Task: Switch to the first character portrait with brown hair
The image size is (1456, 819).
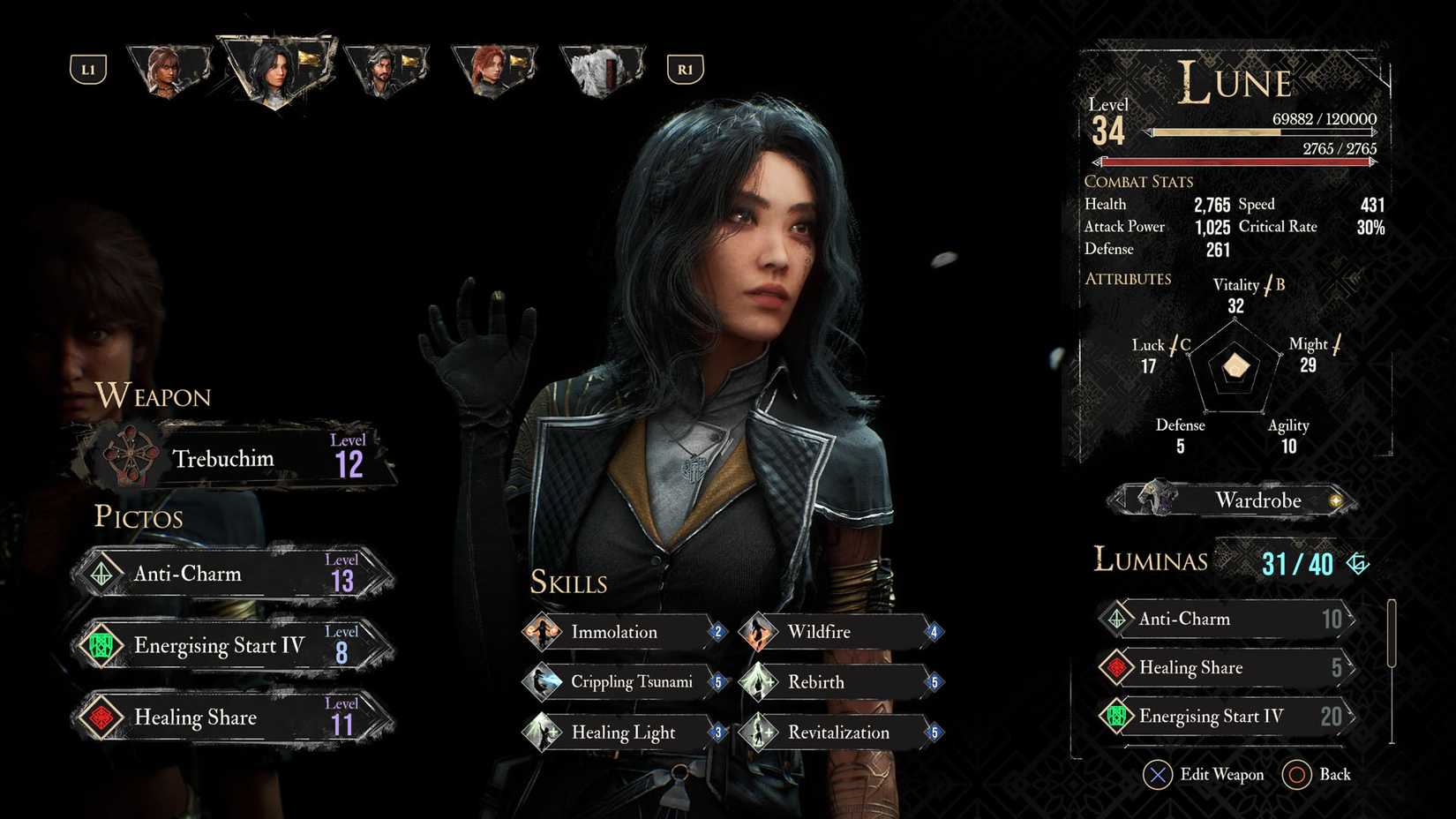Action: pos(168,71)
